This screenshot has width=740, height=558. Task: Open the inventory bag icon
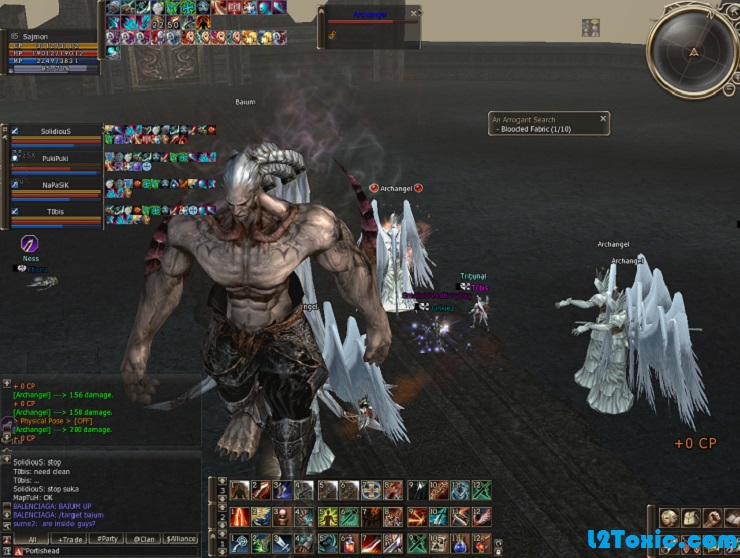691,518
